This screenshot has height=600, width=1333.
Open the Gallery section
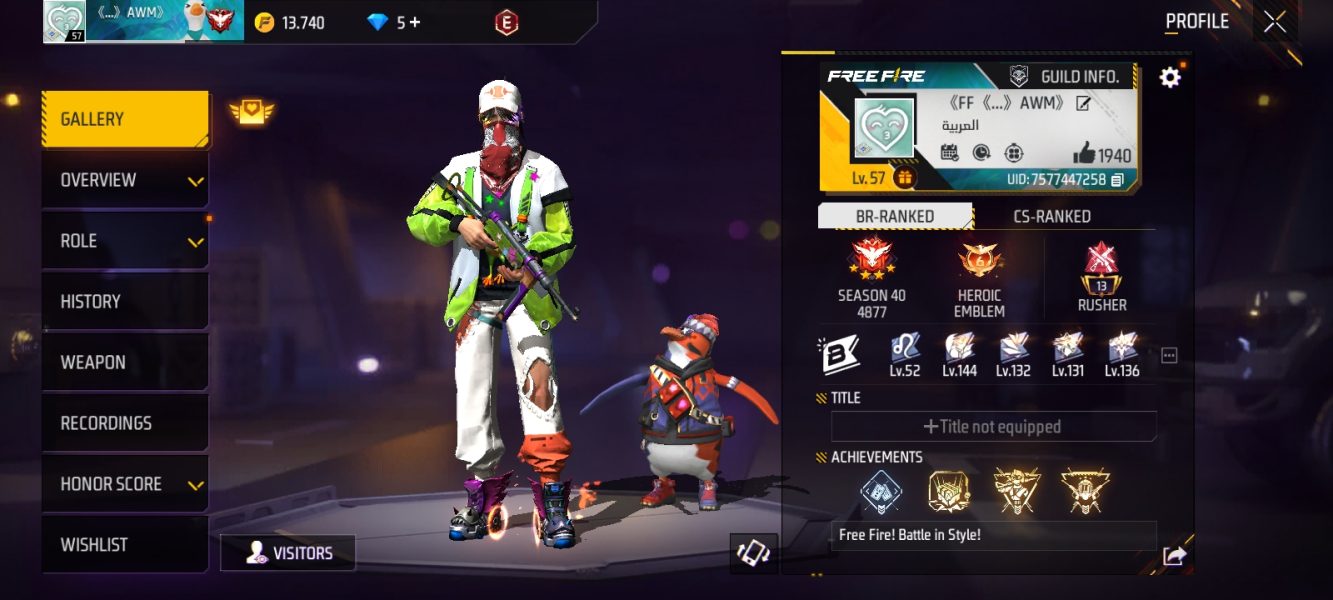pyautogui.click(x=125, y=120)
